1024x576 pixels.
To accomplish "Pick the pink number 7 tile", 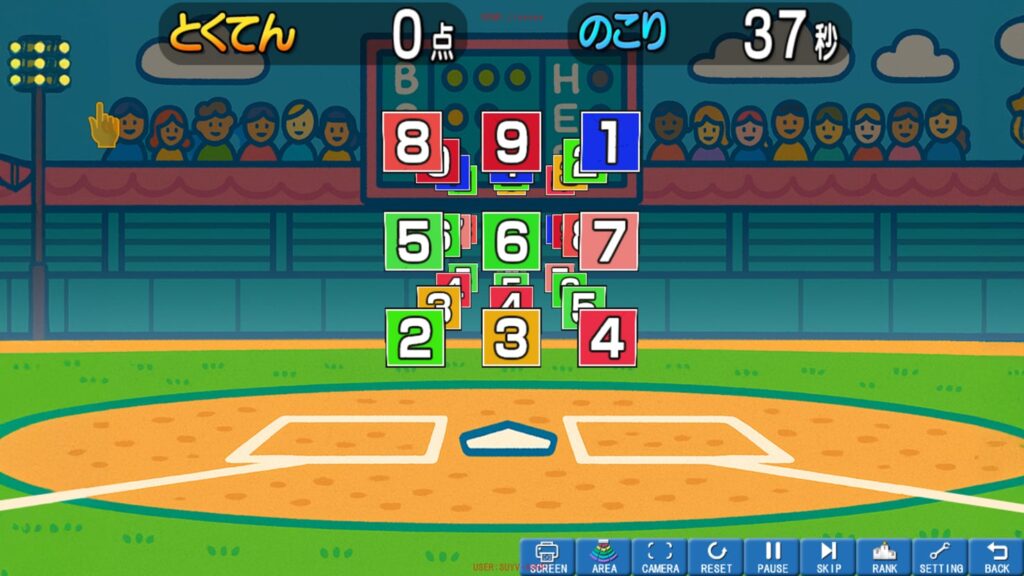I will point(609,241).
